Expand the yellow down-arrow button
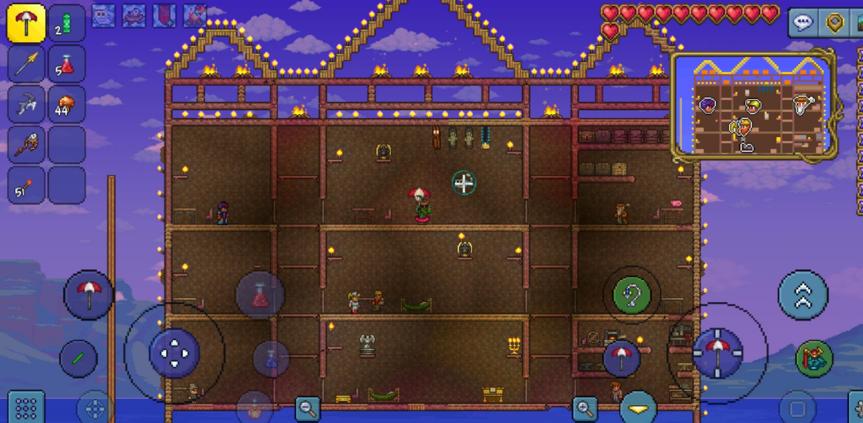The height and width of the screenshot is (423, 863). (637, 408)
